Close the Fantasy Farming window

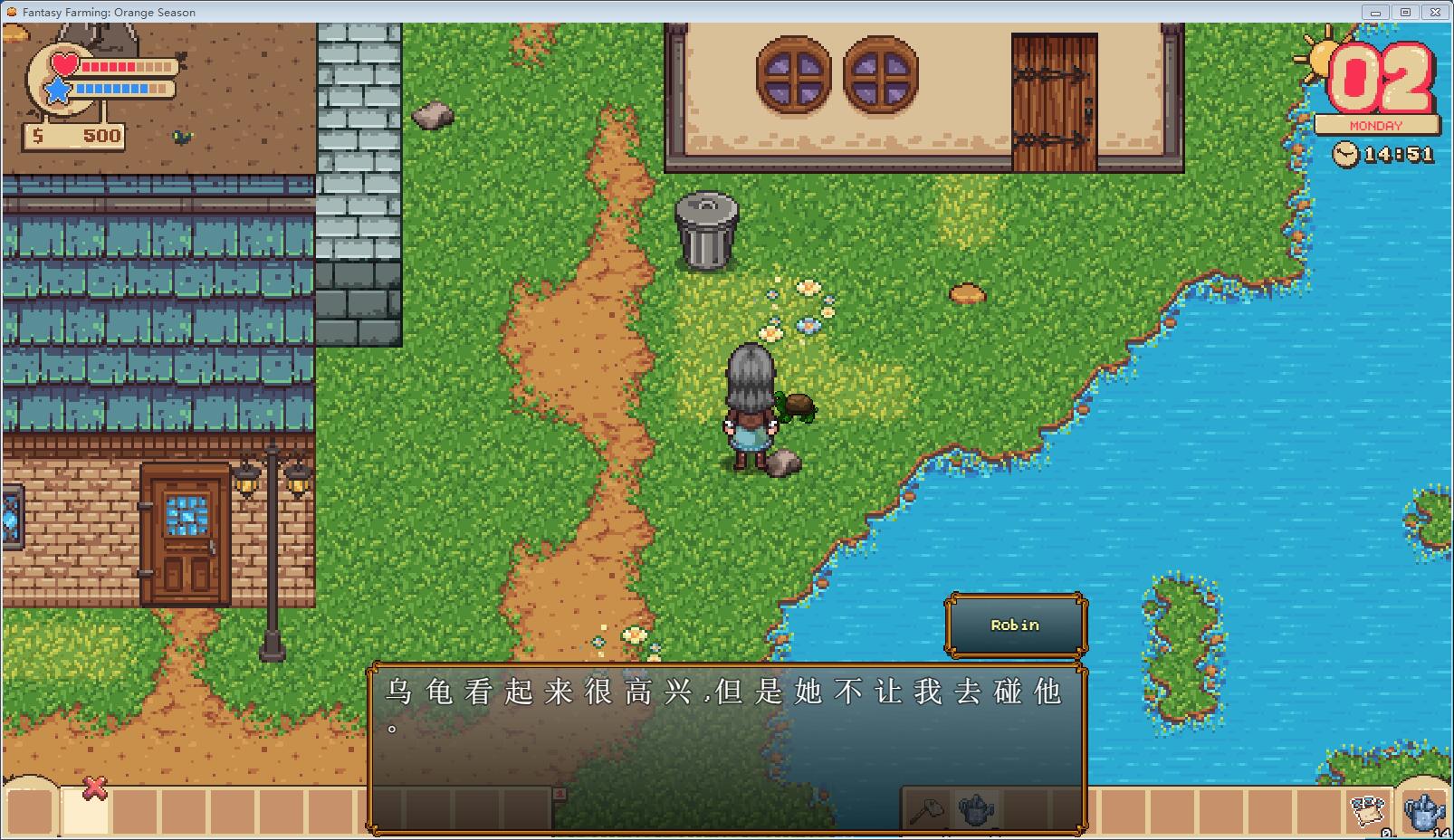click(x=1435, y=12)
